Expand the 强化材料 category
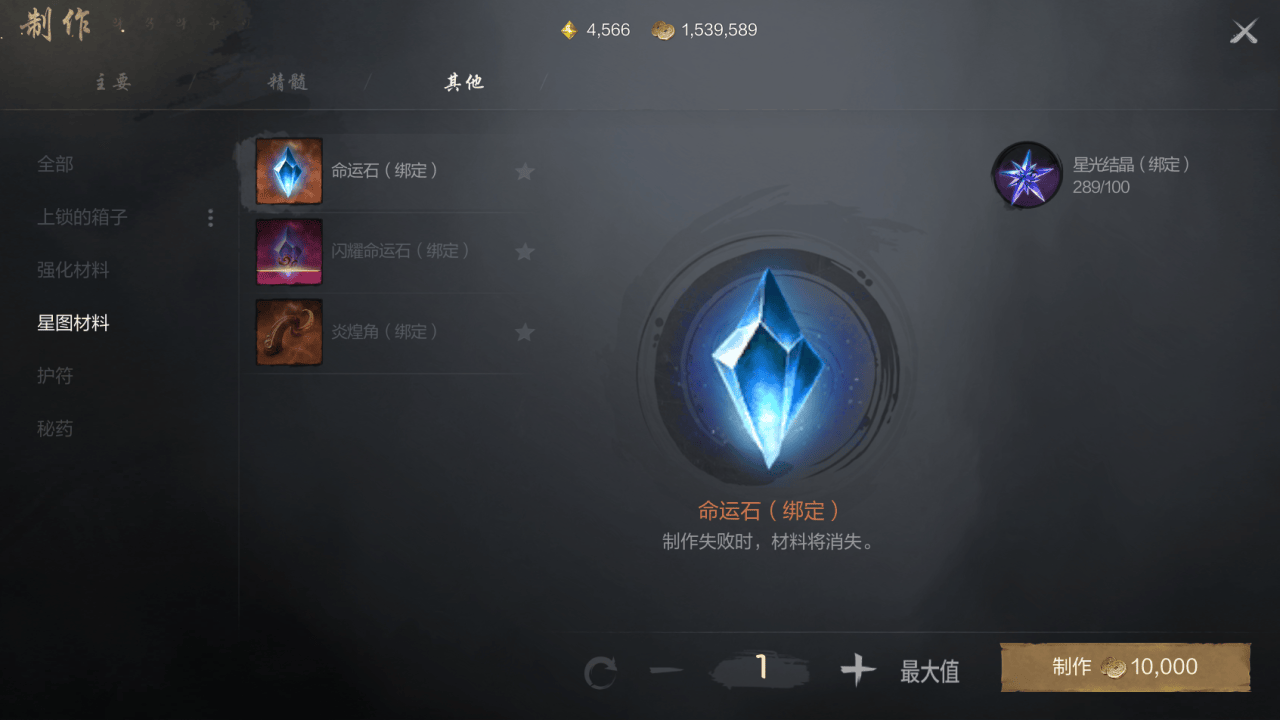 (x=75, y=270)
